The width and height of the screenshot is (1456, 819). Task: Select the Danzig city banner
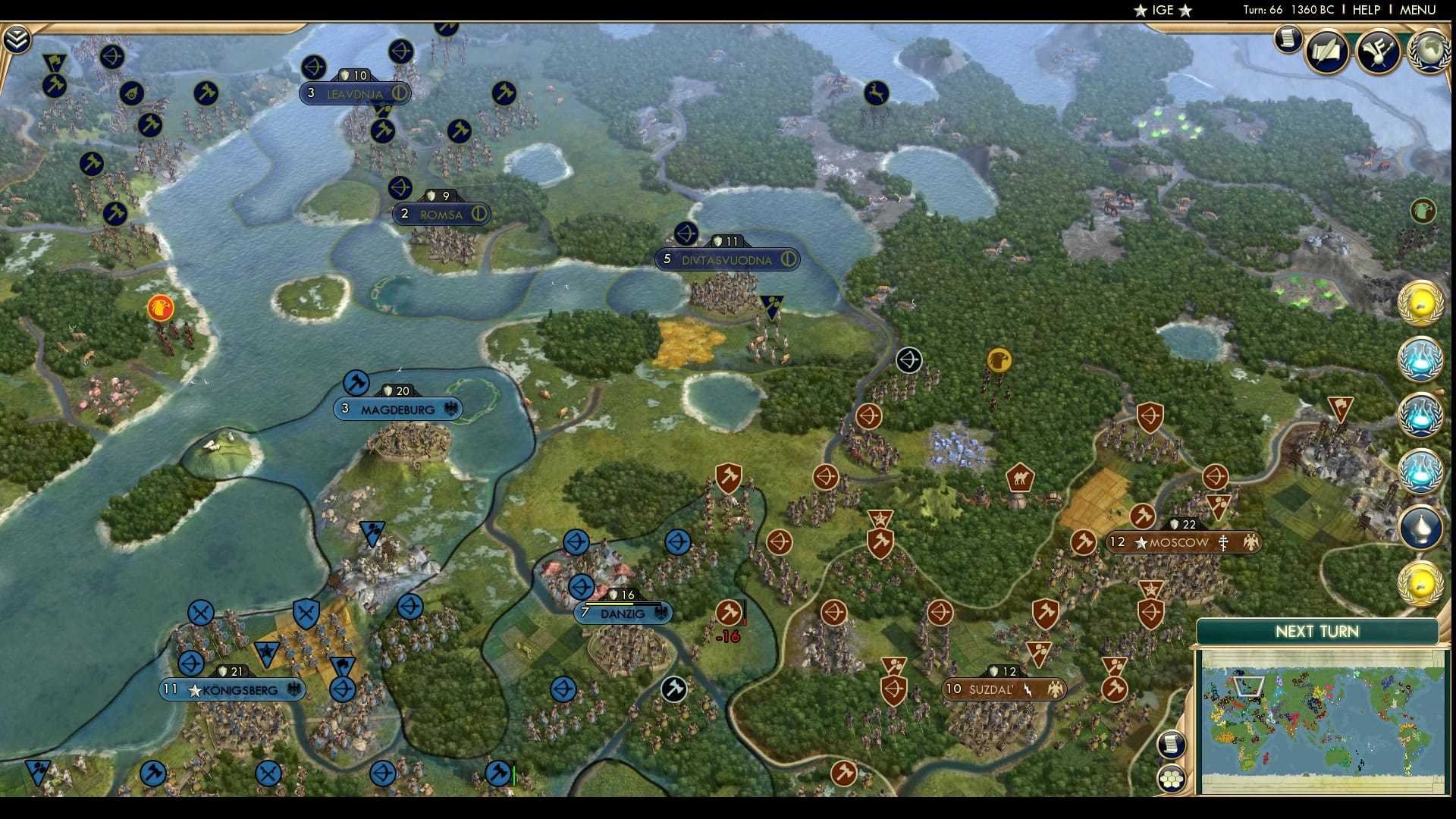point(623,613)
